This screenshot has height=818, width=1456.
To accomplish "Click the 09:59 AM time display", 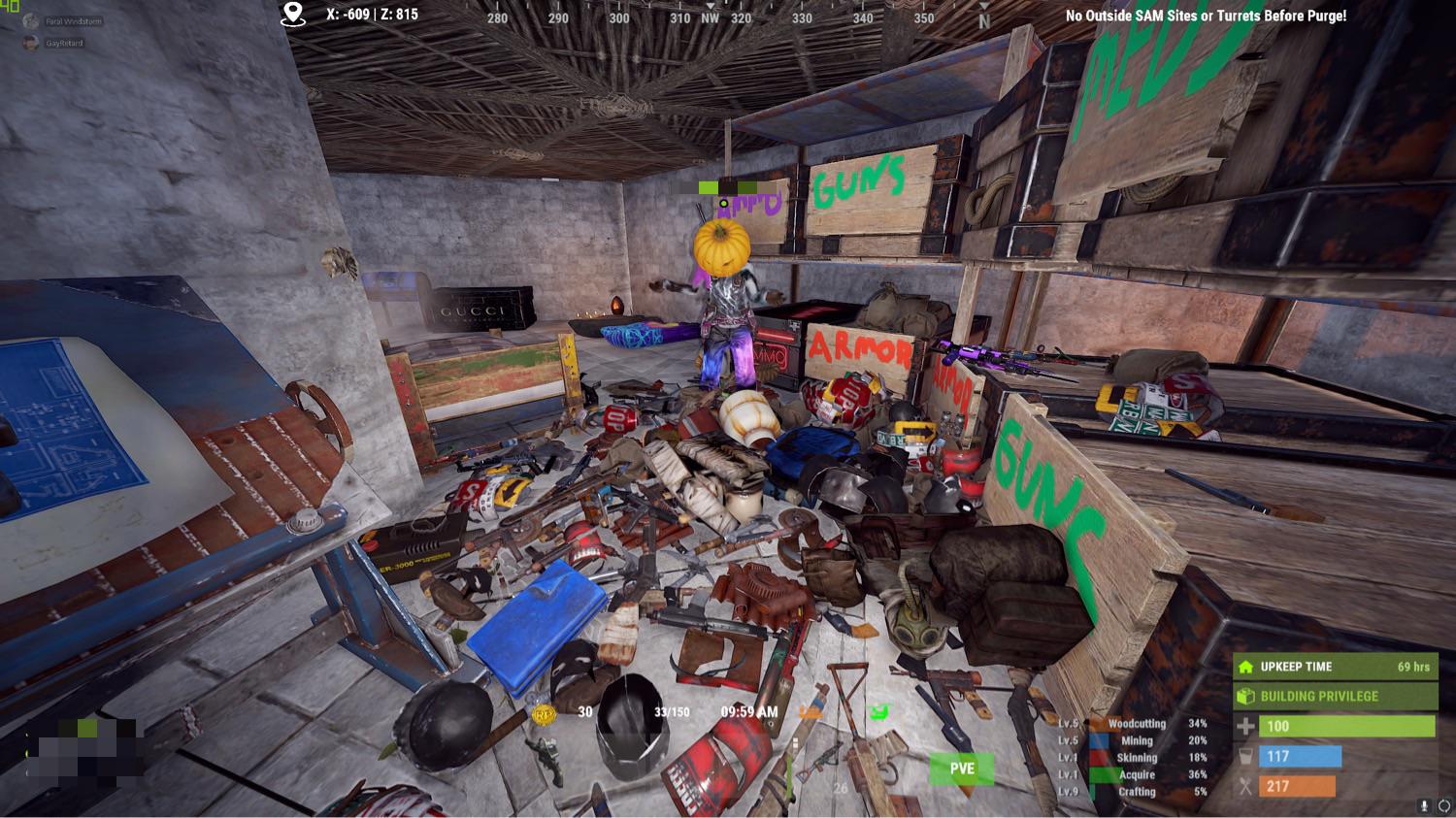I will [748, 711].
